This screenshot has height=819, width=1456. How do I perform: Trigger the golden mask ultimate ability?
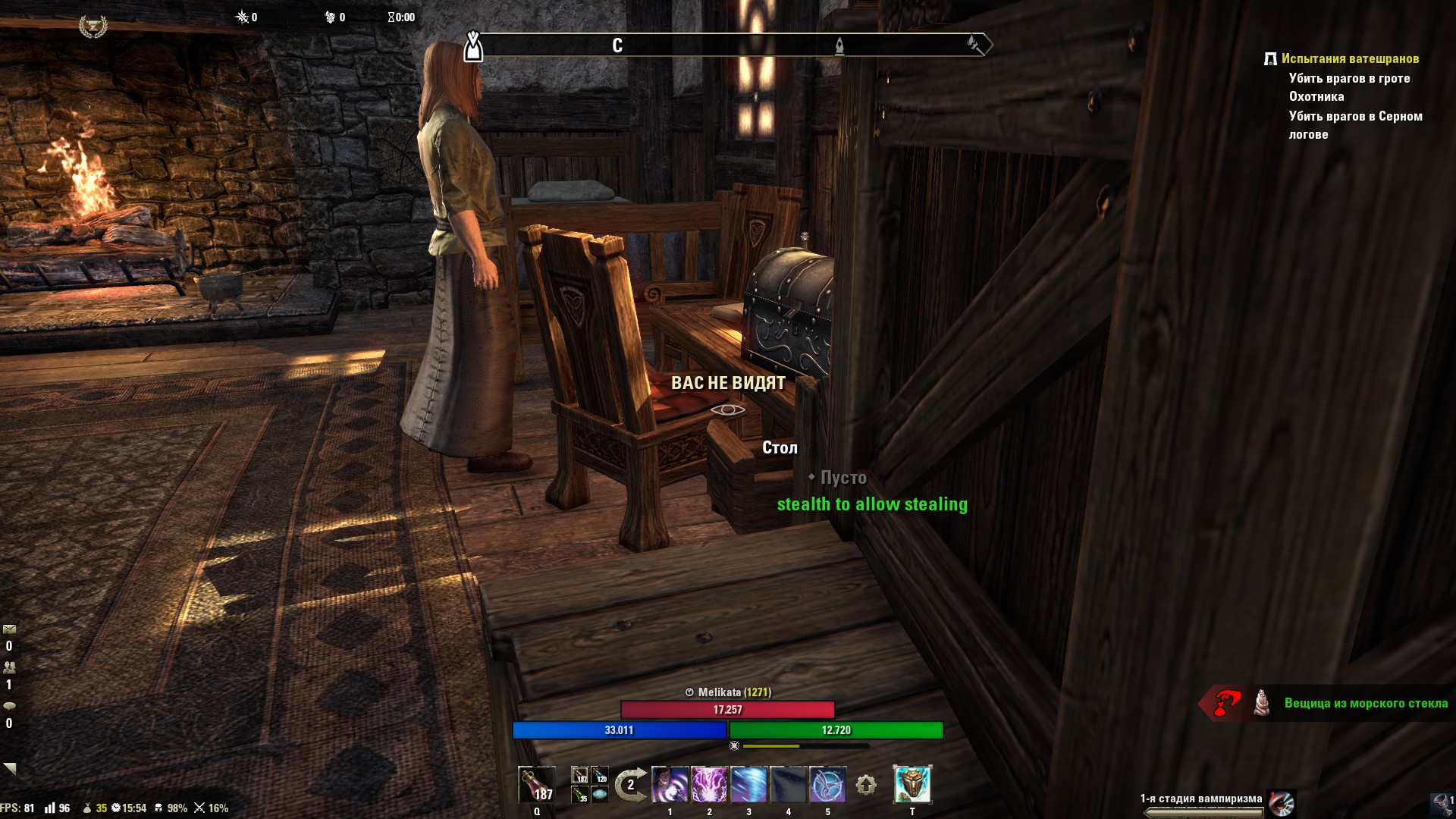pyautogui.click(x=912, y=784)
